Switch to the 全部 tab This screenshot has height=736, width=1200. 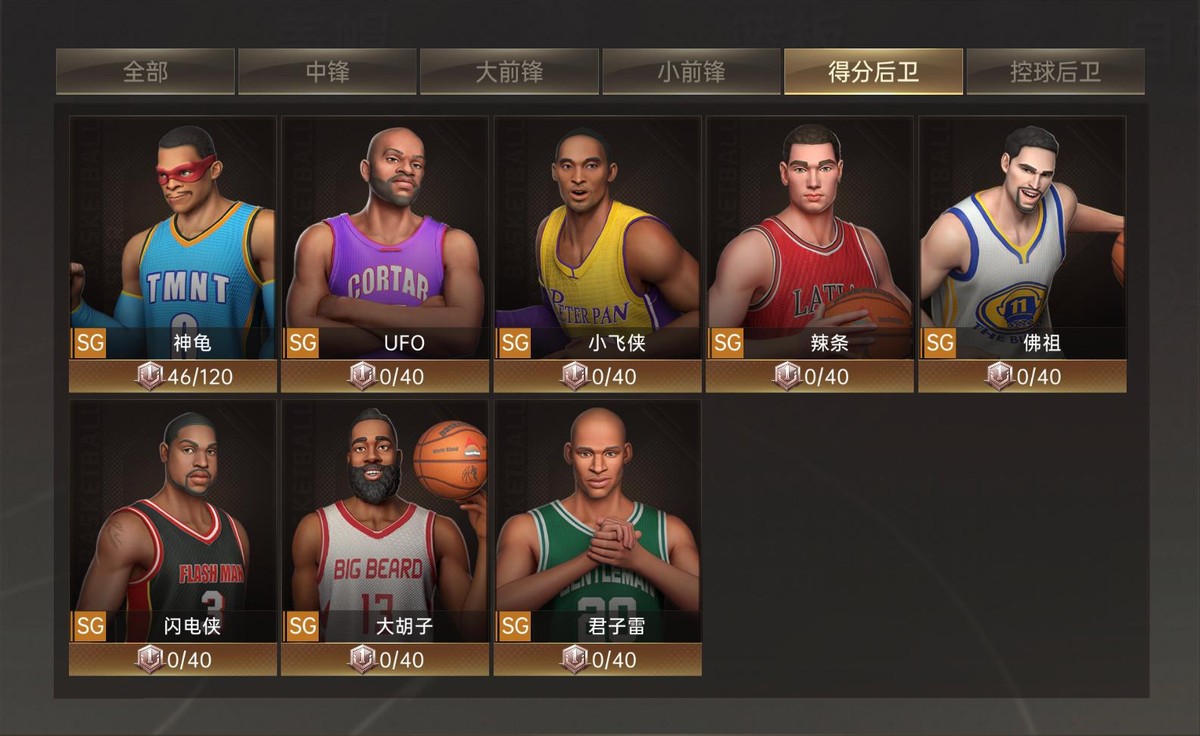145,72
